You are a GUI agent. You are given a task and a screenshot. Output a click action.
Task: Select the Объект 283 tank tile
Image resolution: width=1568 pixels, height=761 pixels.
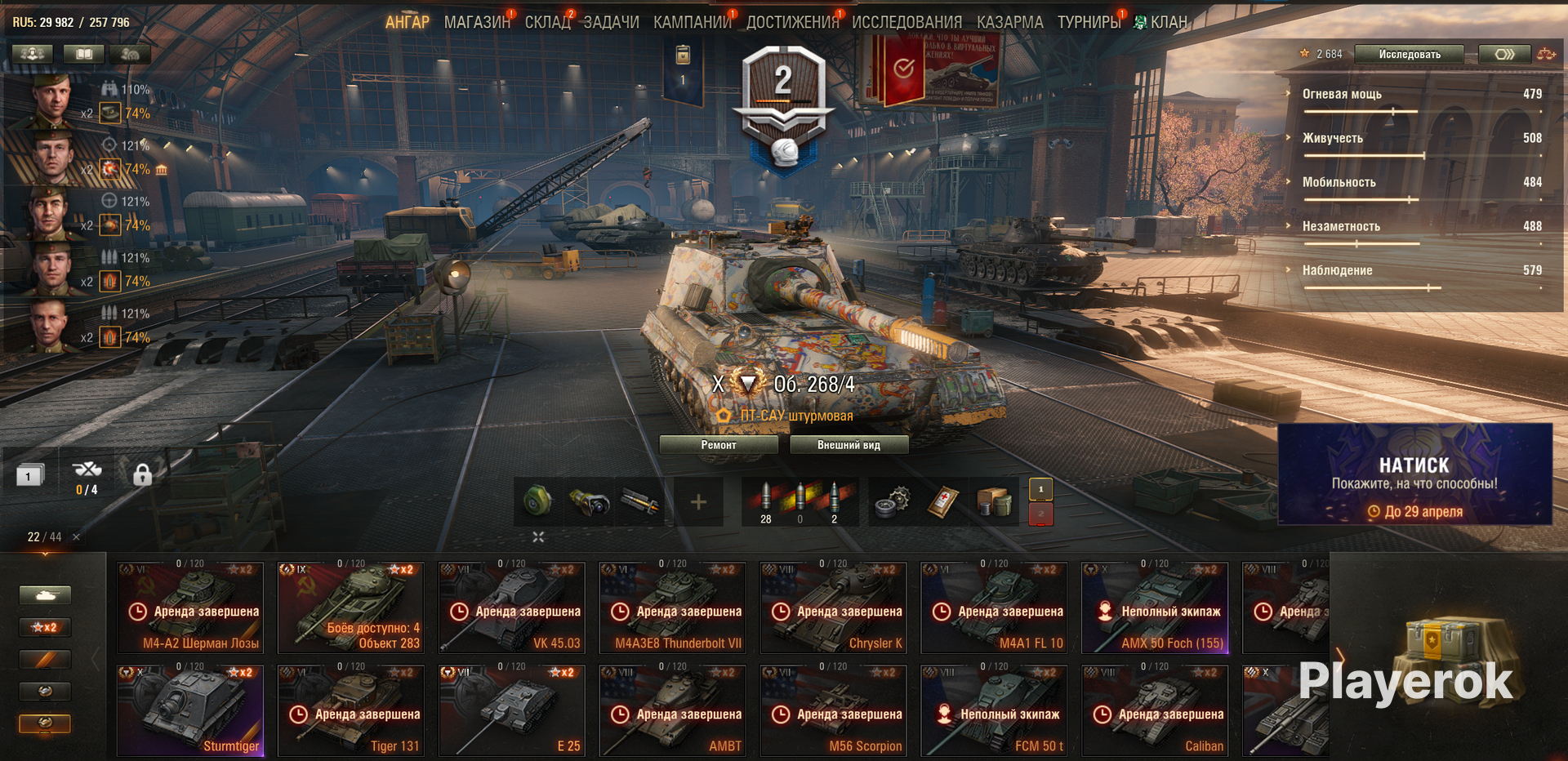coord(351,607)
